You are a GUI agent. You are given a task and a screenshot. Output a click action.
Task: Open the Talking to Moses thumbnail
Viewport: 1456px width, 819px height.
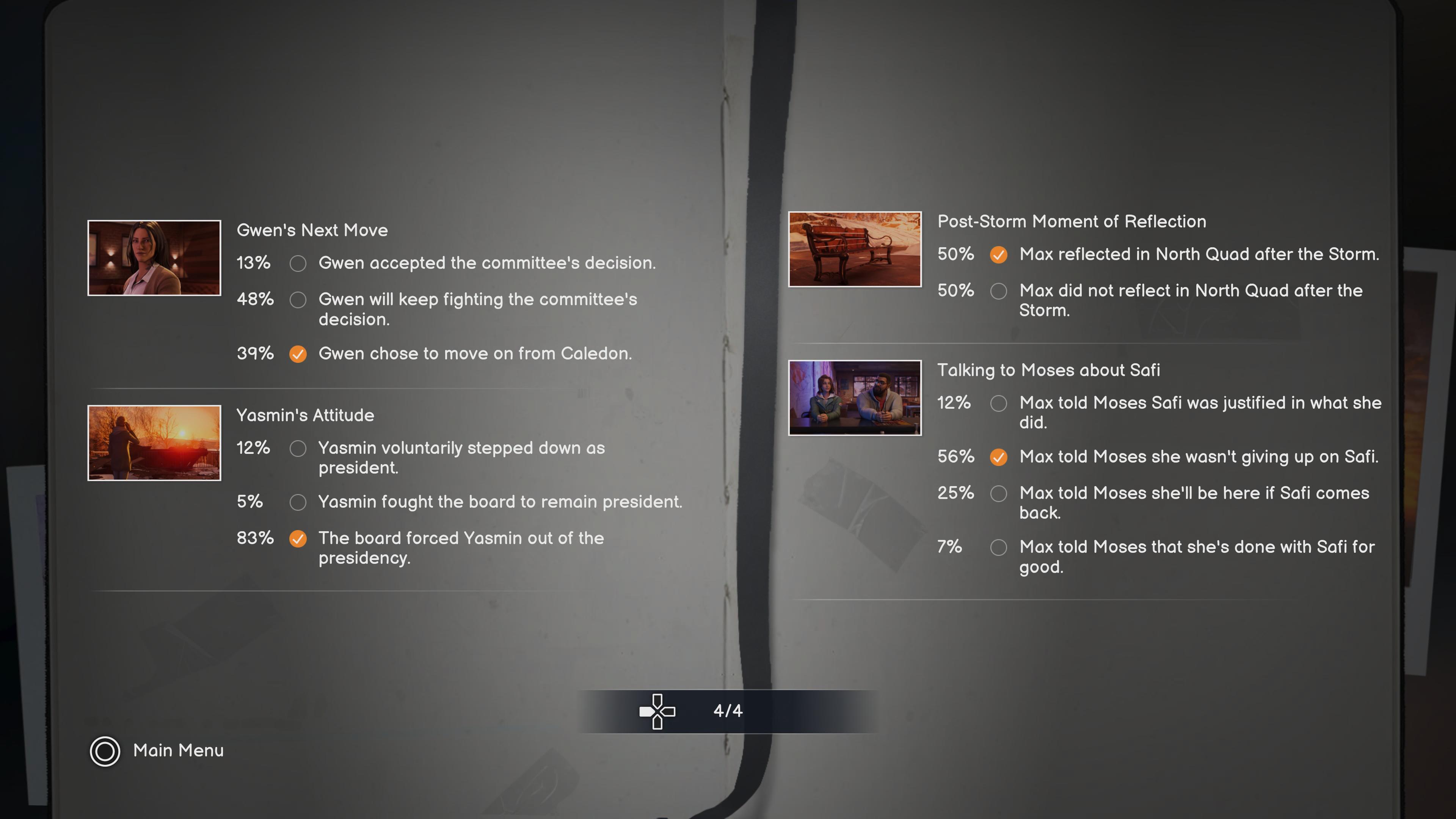pyautogui.click(x=854, y=398)
